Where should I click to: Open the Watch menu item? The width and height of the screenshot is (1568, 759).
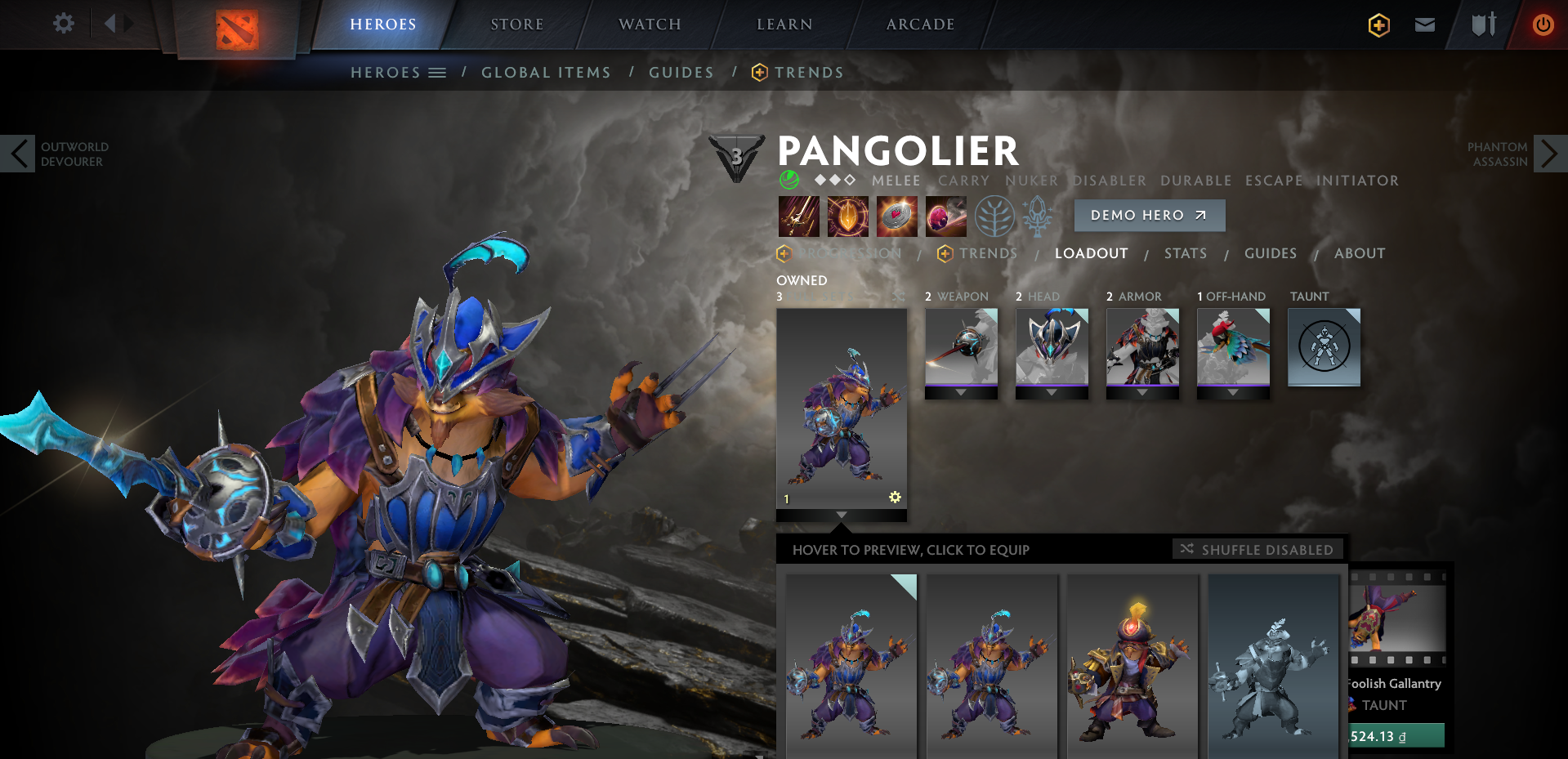650,24
